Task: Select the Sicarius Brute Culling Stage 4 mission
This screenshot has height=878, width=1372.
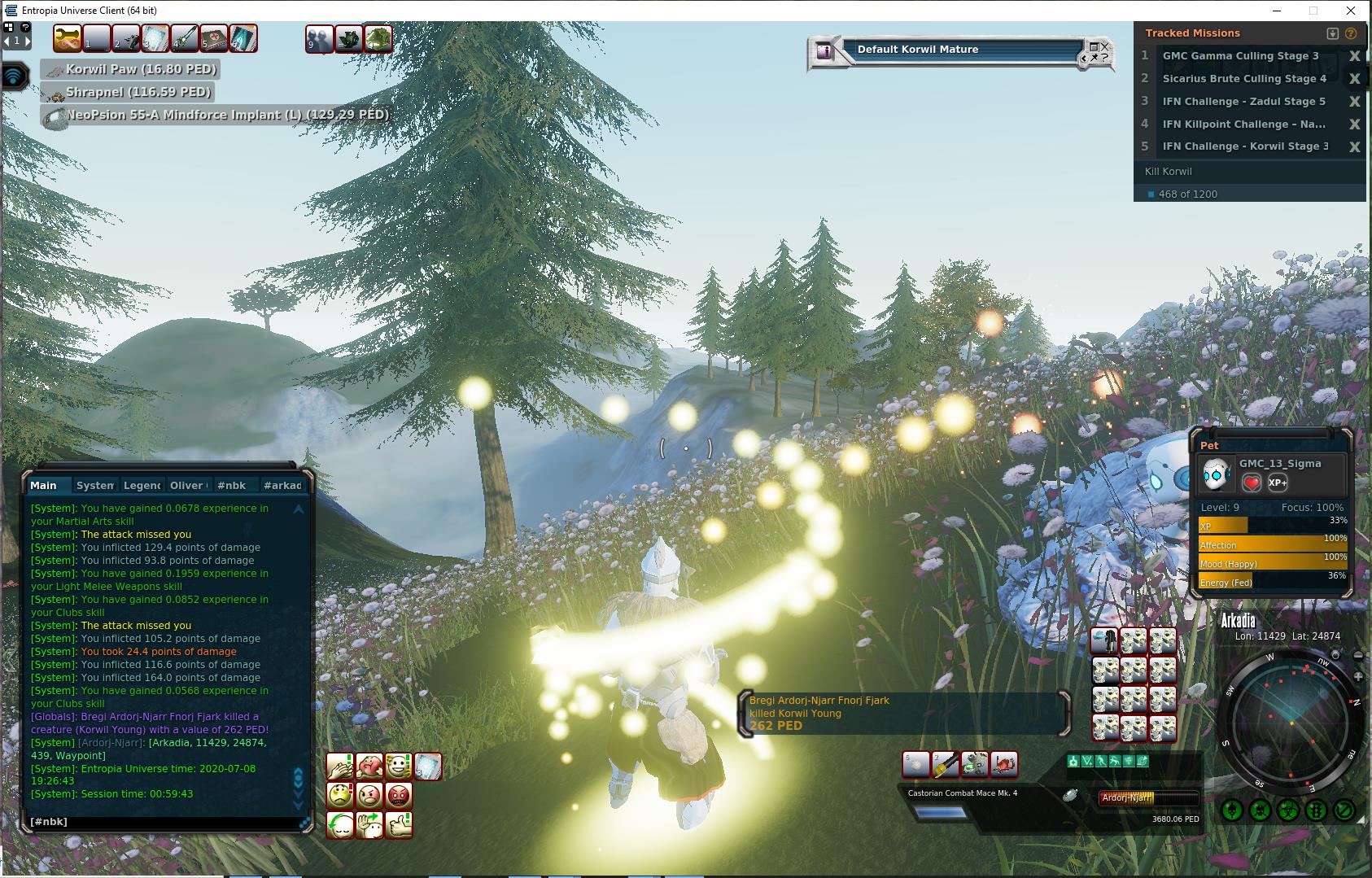Action: click(x=1243, y=79)
